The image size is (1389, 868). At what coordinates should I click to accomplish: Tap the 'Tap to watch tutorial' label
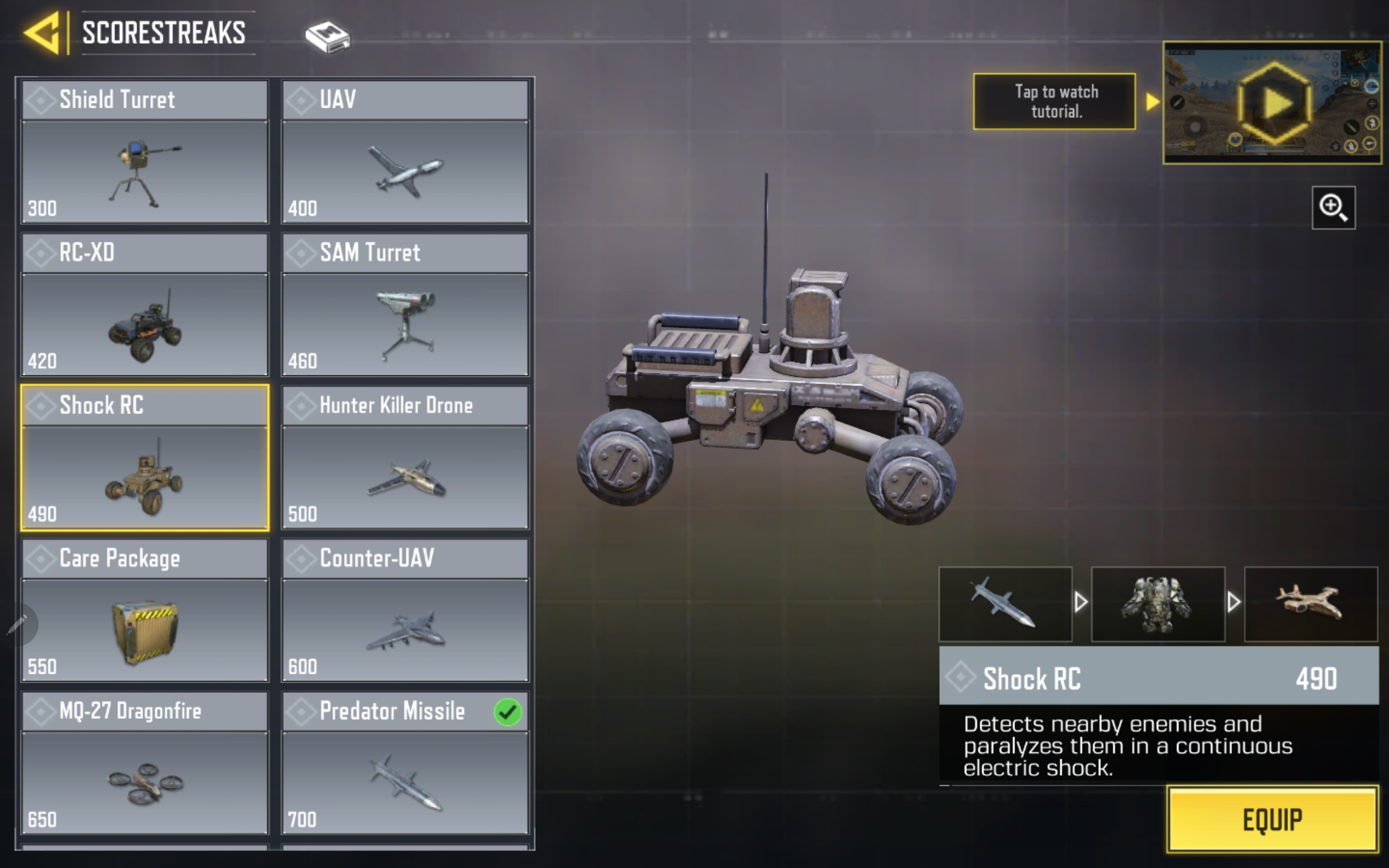[x=1054, y=101]
